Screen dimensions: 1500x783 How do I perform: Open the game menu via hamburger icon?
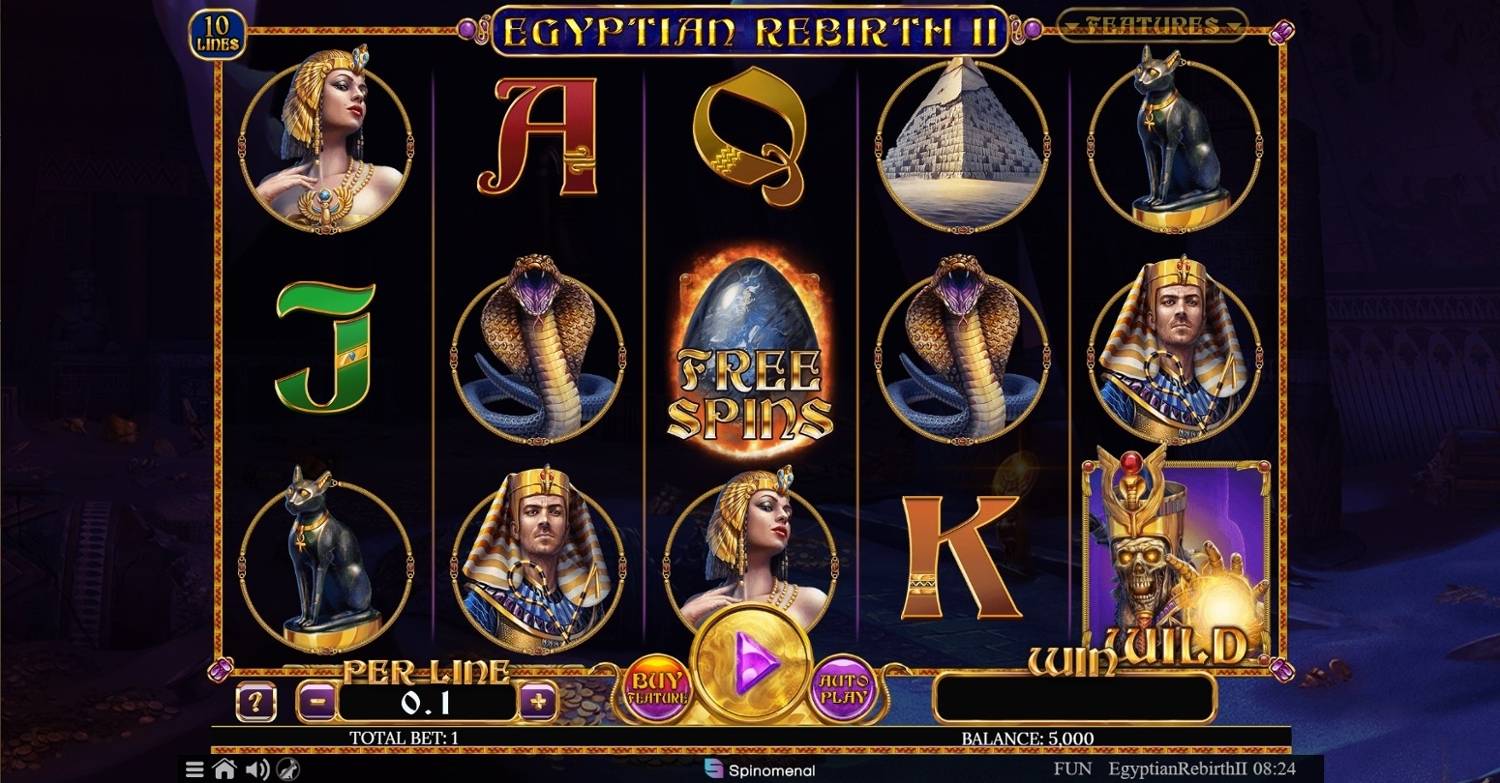[x=196, y=770]
